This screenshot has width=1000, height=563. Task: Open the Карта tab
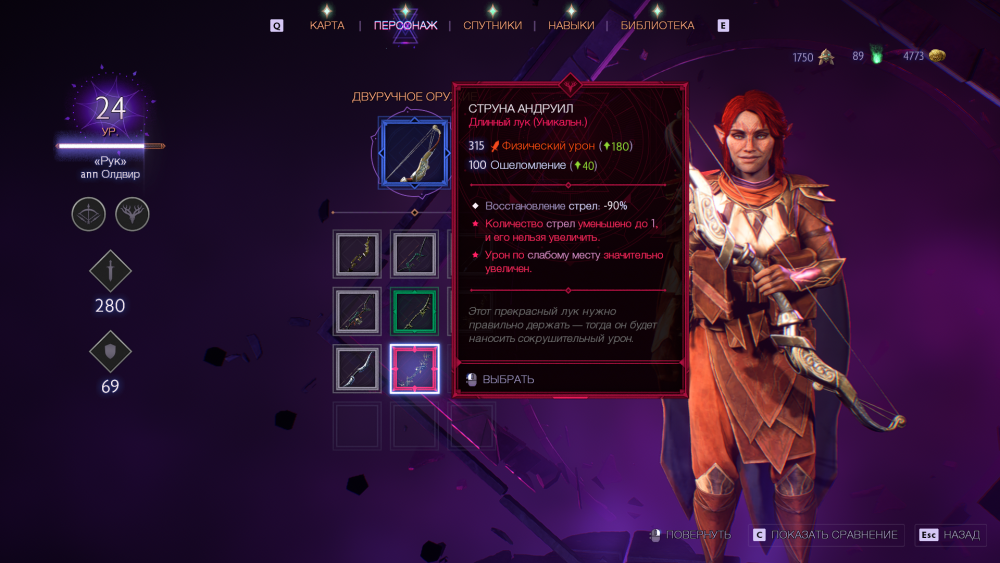pos(327,25)
